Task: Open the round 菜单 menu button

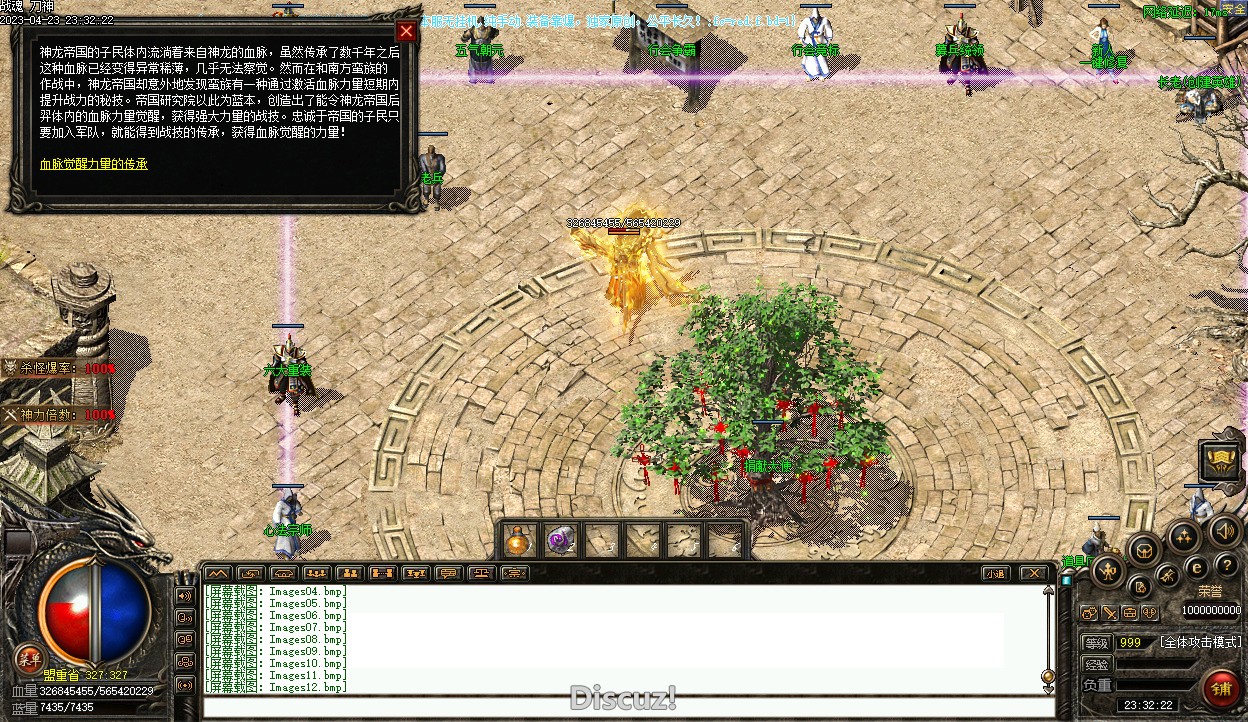Action: coord(29,658)
